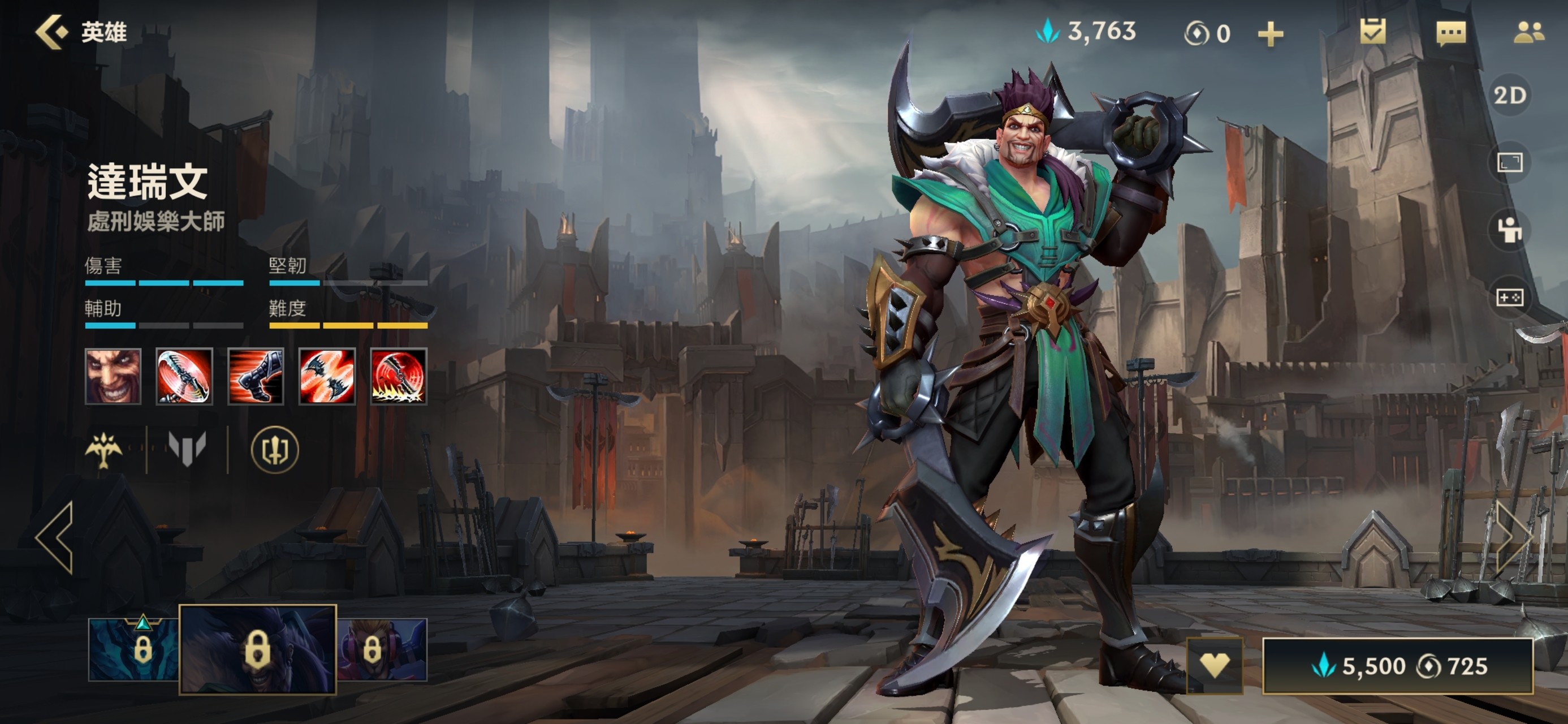Show previous champion with left arrow

point(56,538)
